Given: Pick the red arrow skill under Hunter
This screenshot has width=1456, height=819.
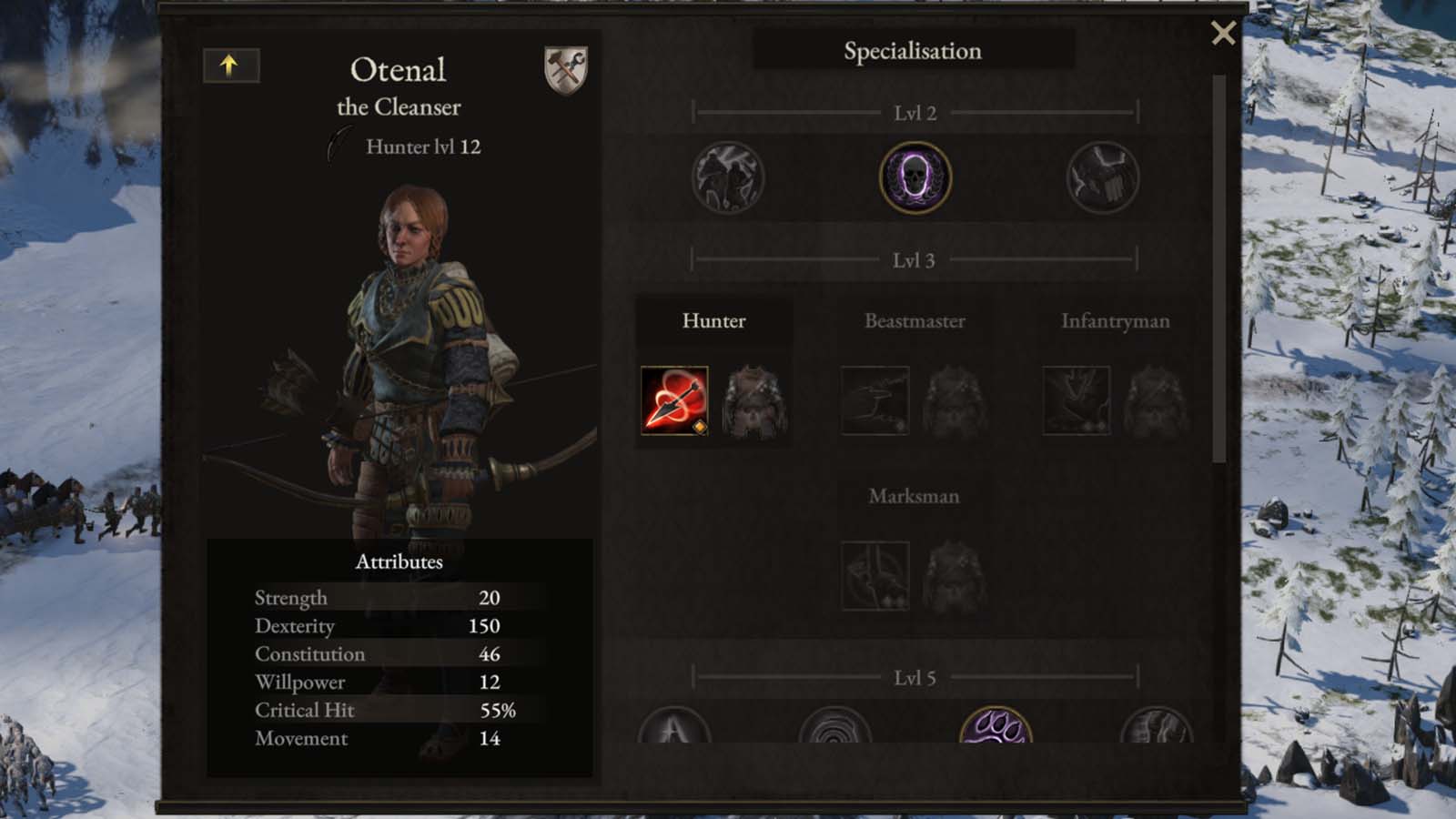Looking at the screenshot, I should click(x=673, y=400).
